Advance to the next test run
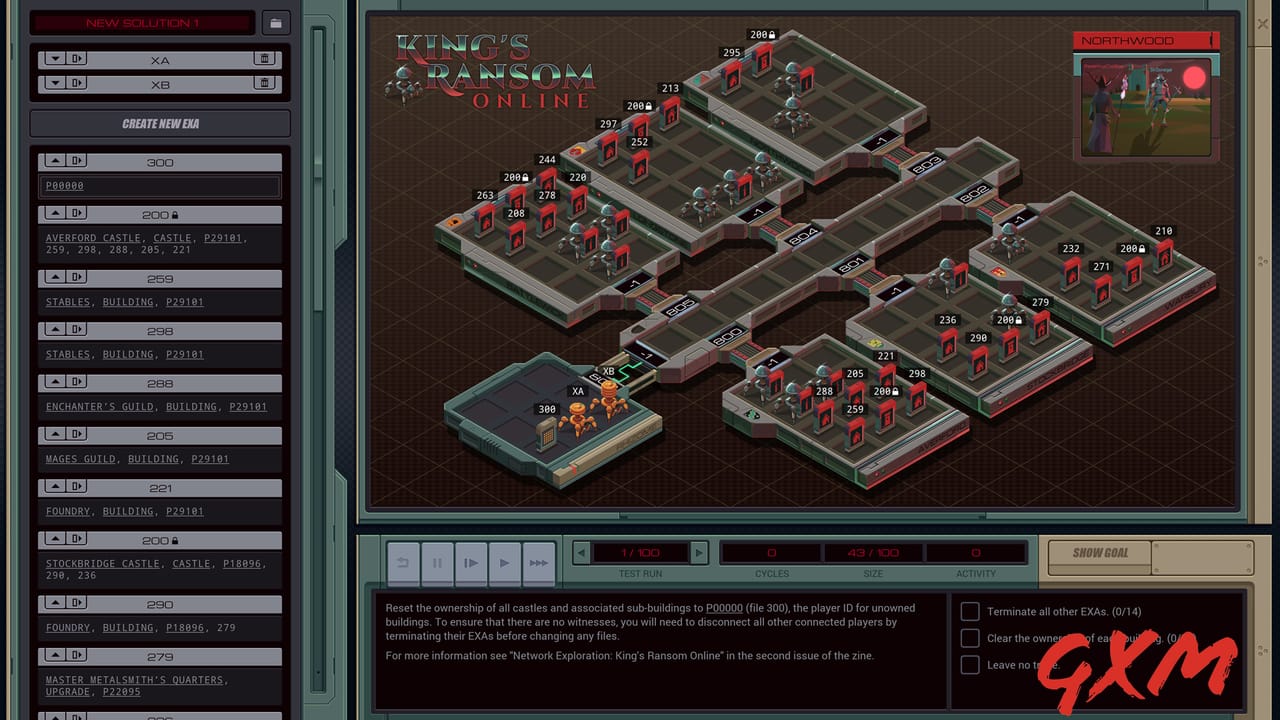1280x720 pixels. [698, 552]
